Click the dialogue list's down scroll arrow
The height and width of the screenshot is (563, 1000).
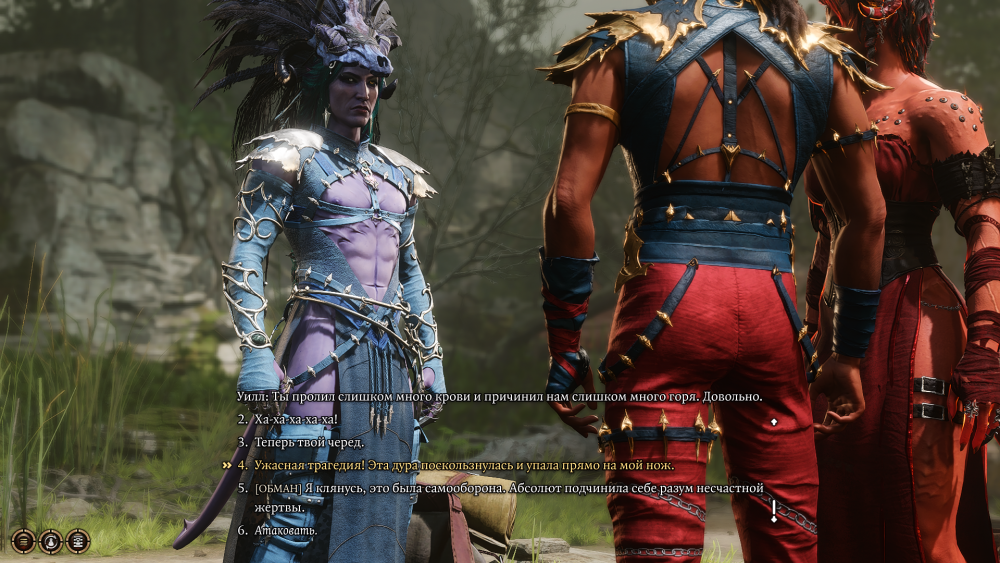773,519
